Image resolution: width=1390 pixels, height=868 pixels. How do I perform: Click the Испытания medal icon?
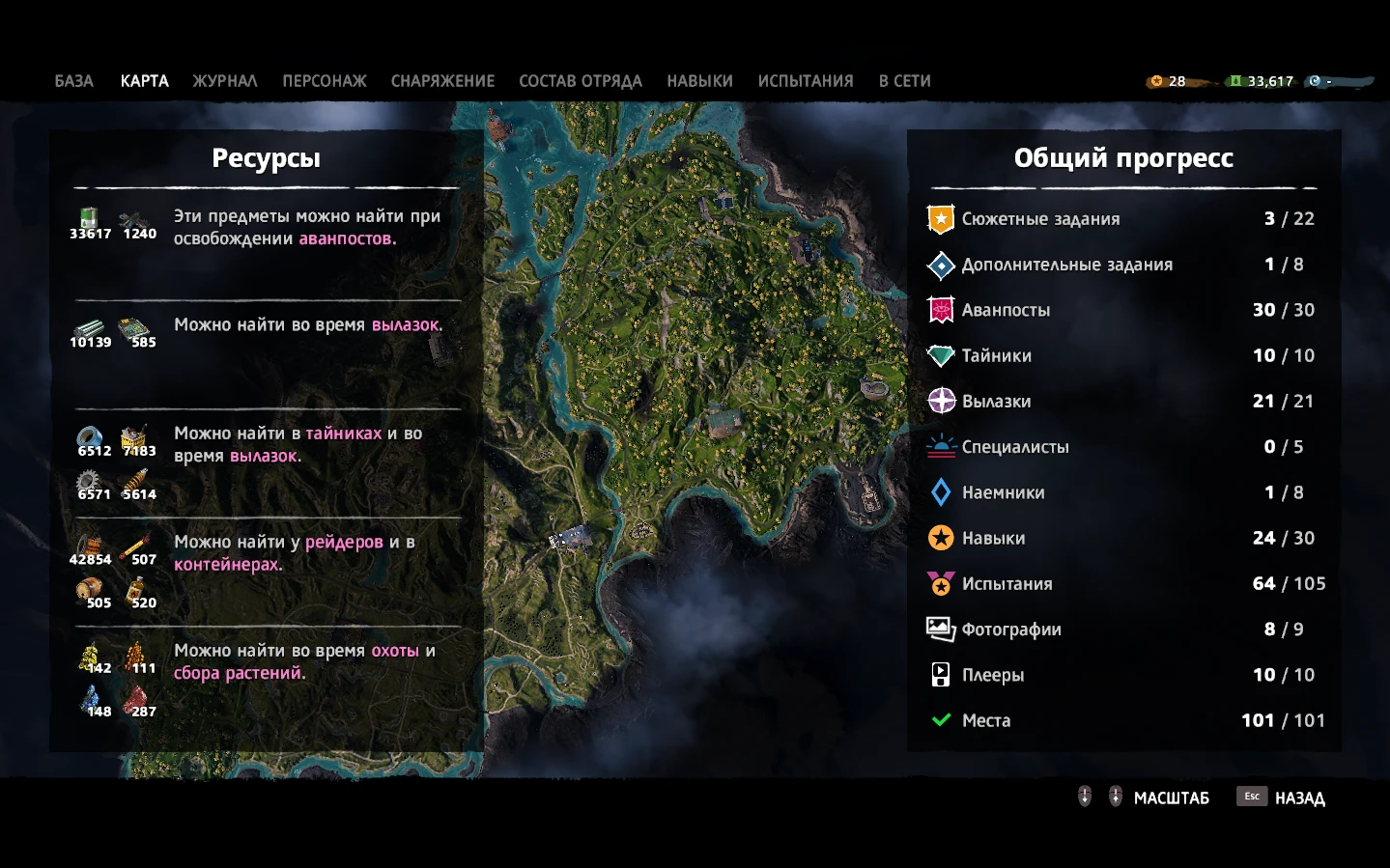(x=940, y=582)
